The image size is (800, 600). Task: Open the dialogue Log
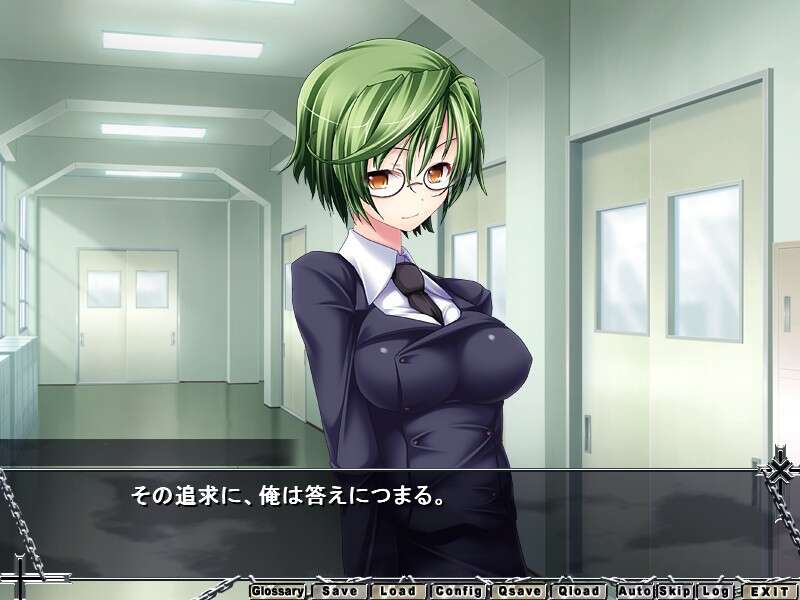[x=713, y=590]
